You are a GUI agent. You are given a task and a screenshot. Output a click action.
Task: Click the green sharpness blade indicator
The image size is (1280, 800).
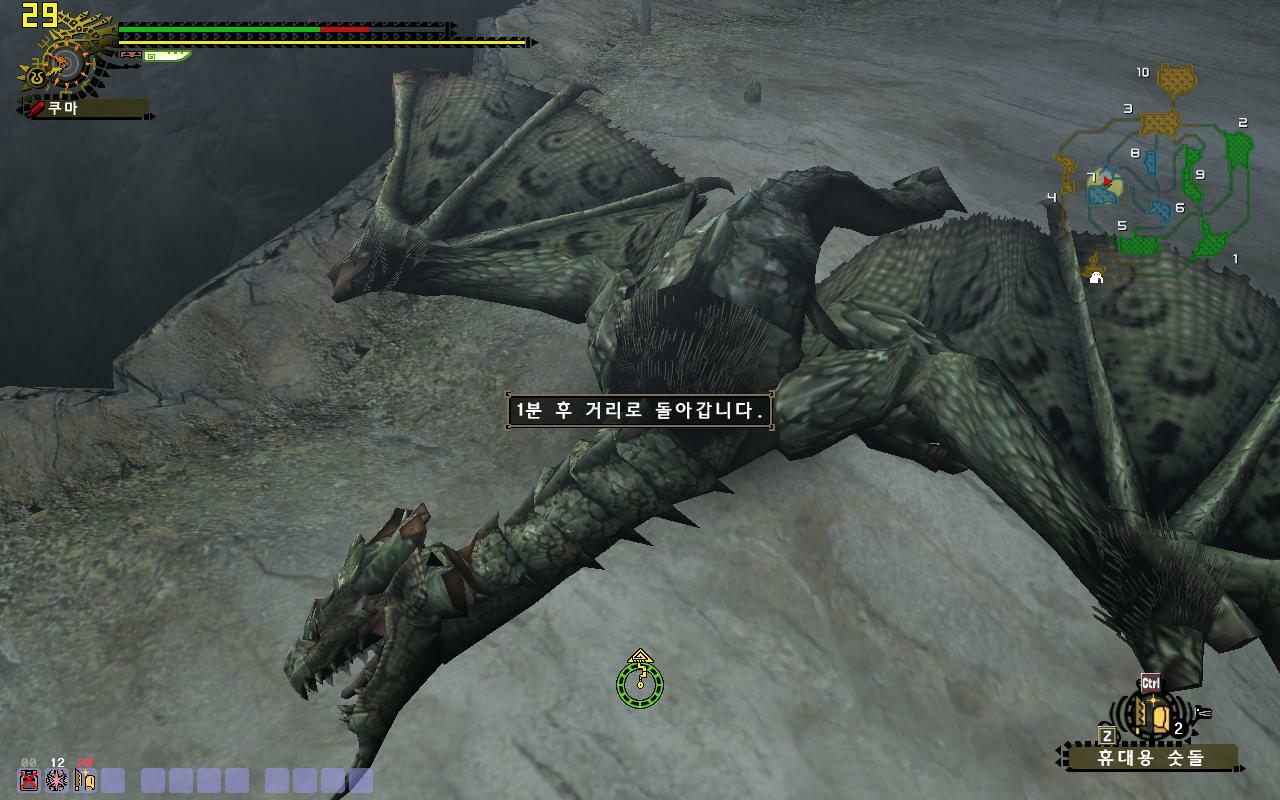[x=168, y=56]
